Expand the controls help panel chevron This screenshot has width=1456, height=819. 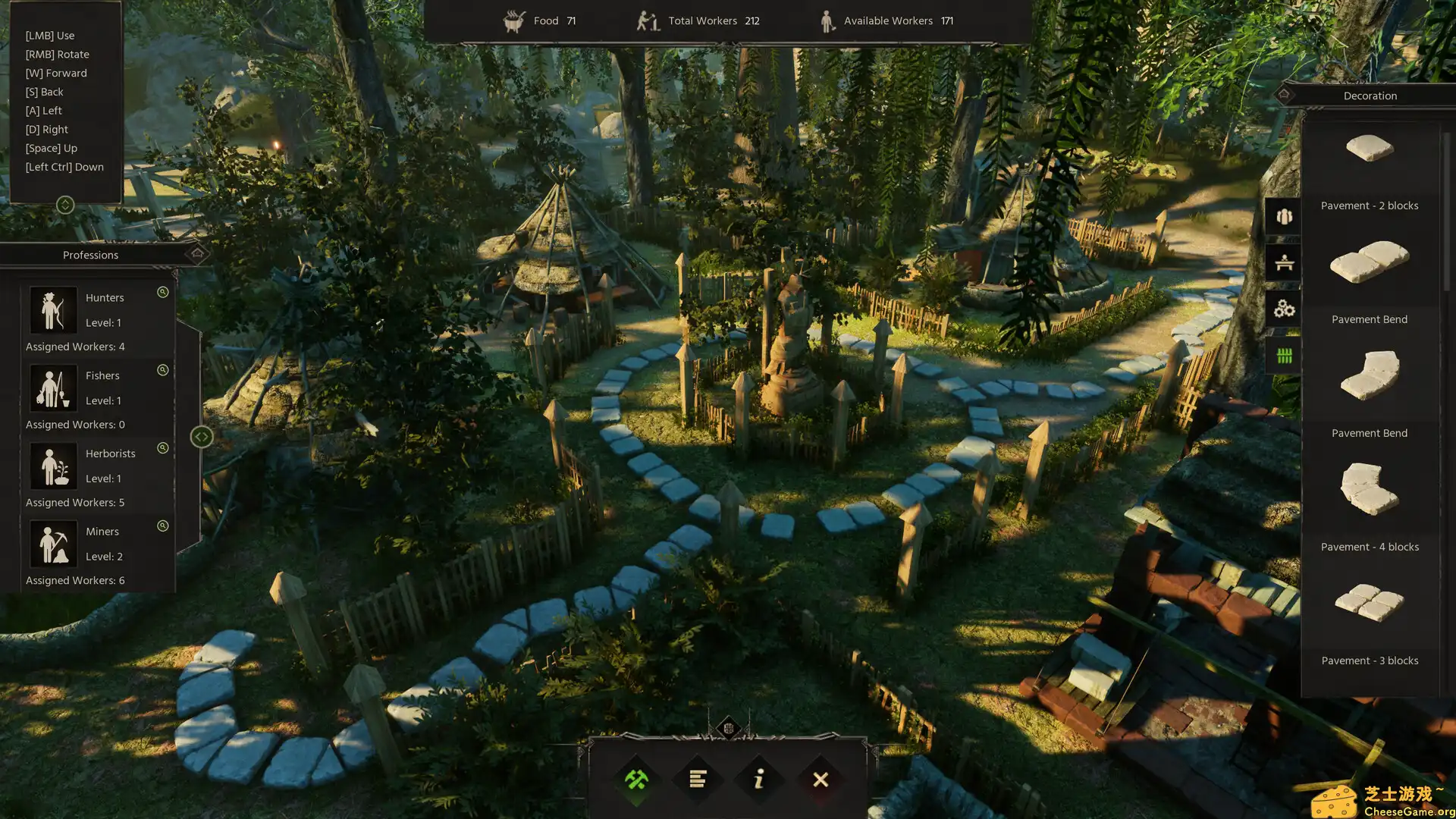click(65, 204)
